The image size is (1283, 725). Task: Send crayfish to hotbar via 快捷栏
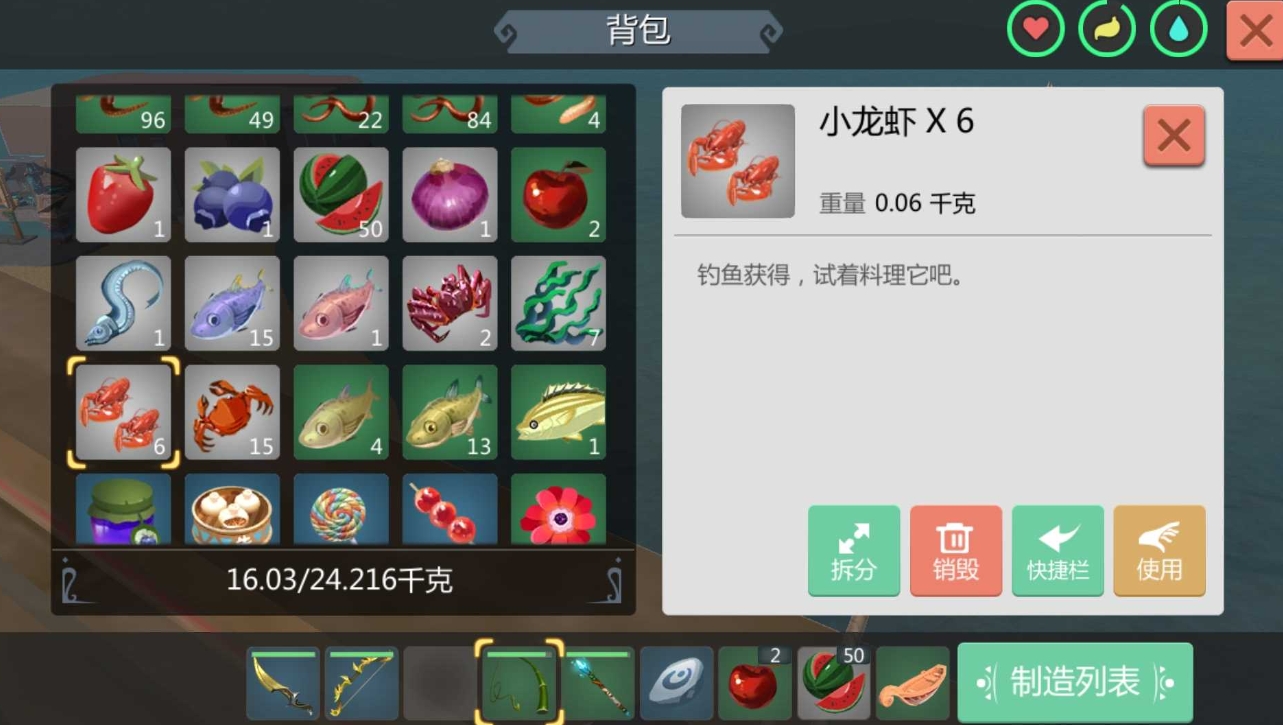1057,551
